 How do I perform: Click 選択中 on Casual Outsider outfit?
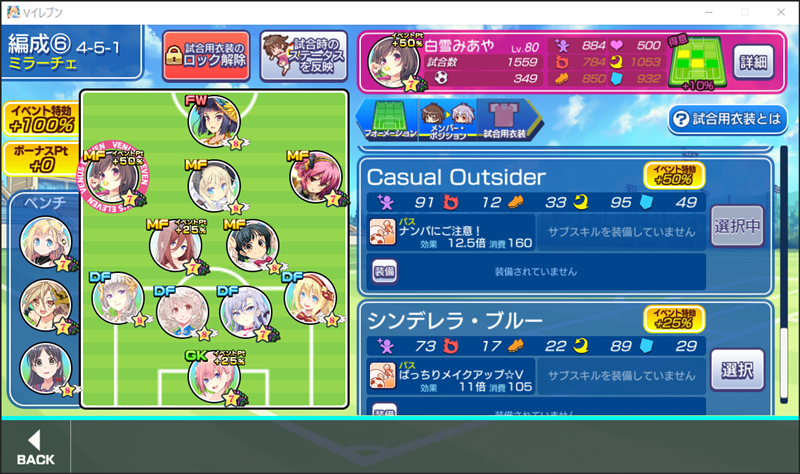737,227
